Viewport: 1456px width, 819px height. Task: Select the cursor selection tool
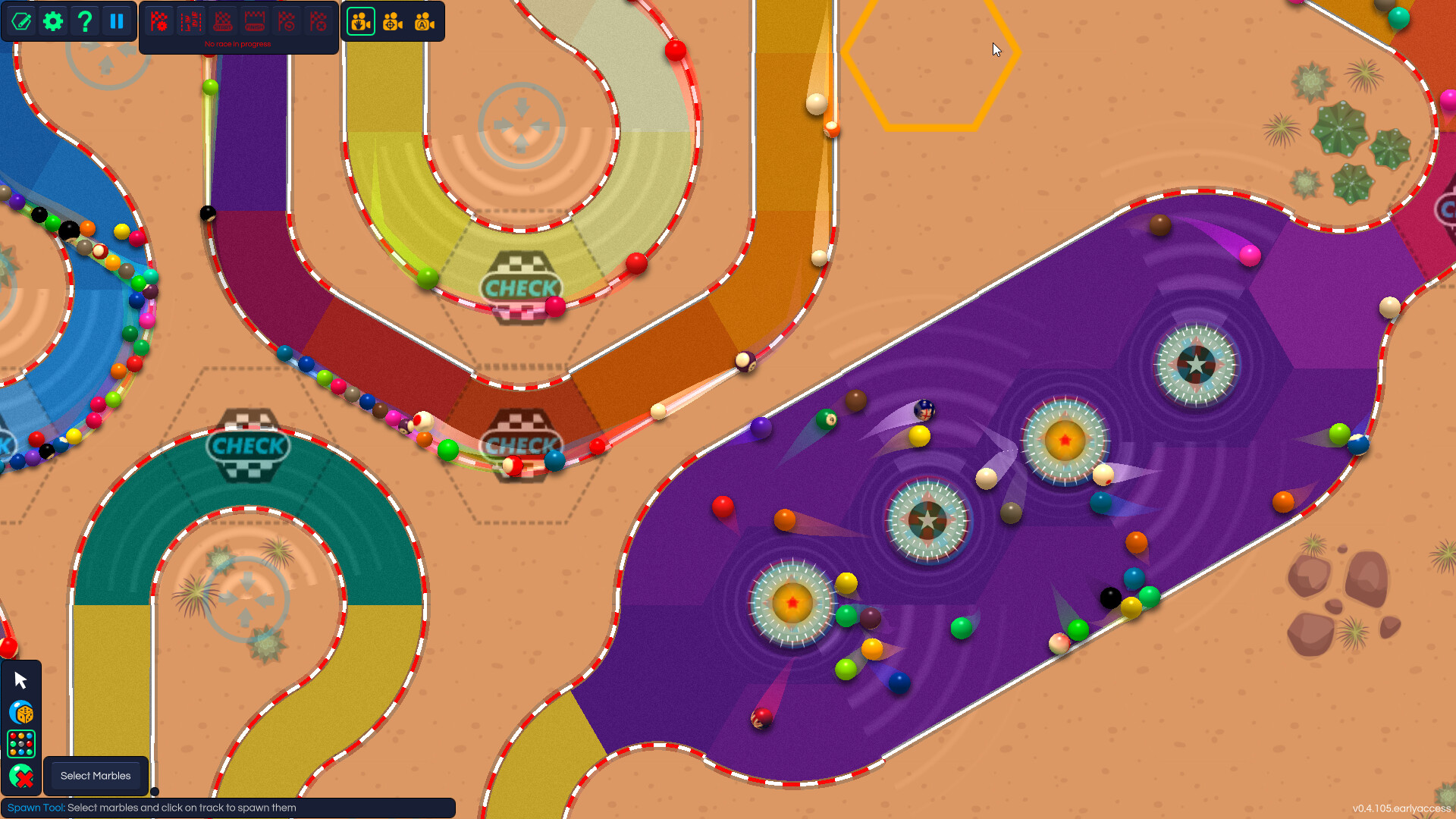pyautogui.click(x=20, y=679)
